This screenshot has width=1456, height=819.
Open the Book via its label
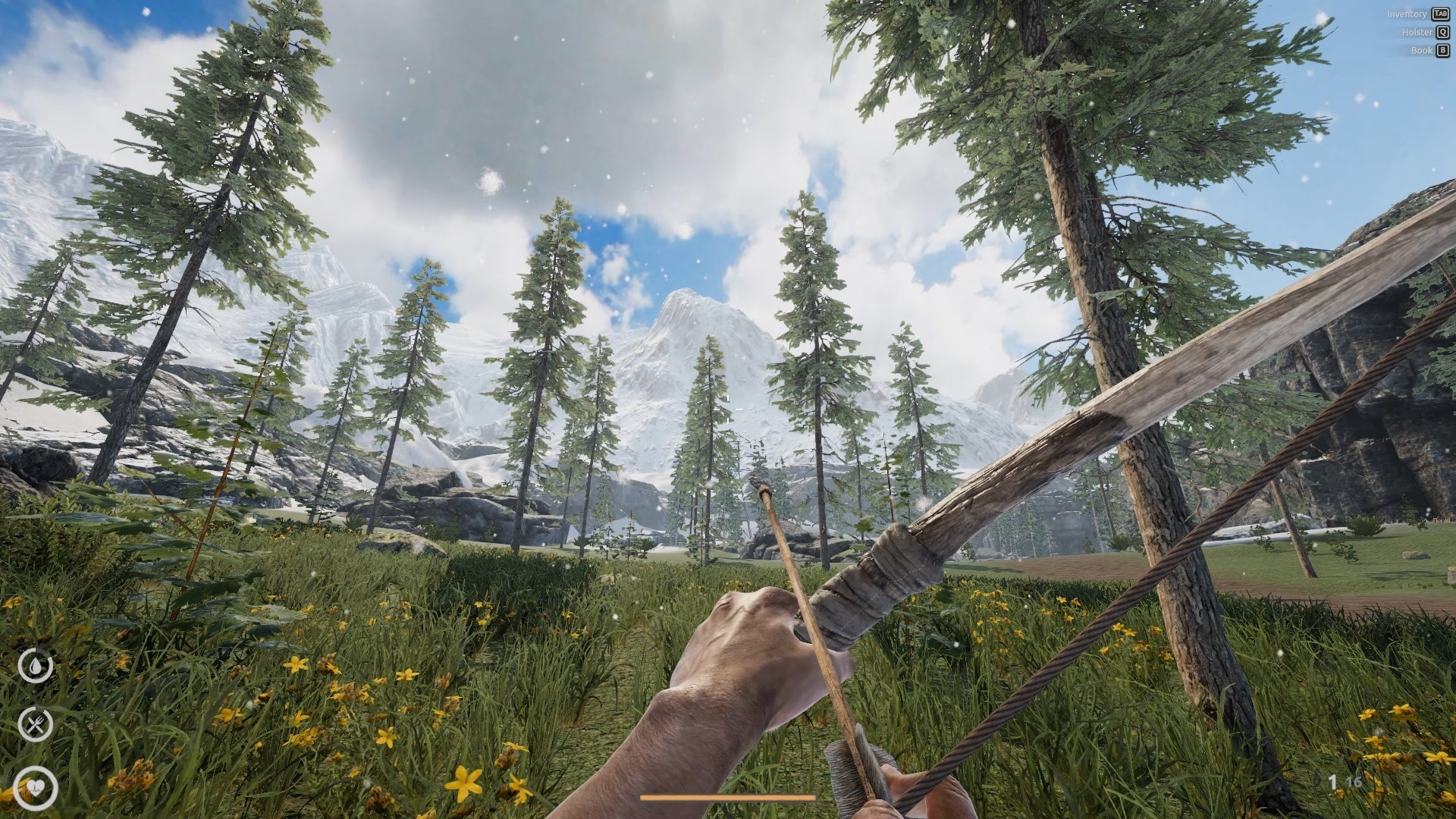tap(1421, 50)
